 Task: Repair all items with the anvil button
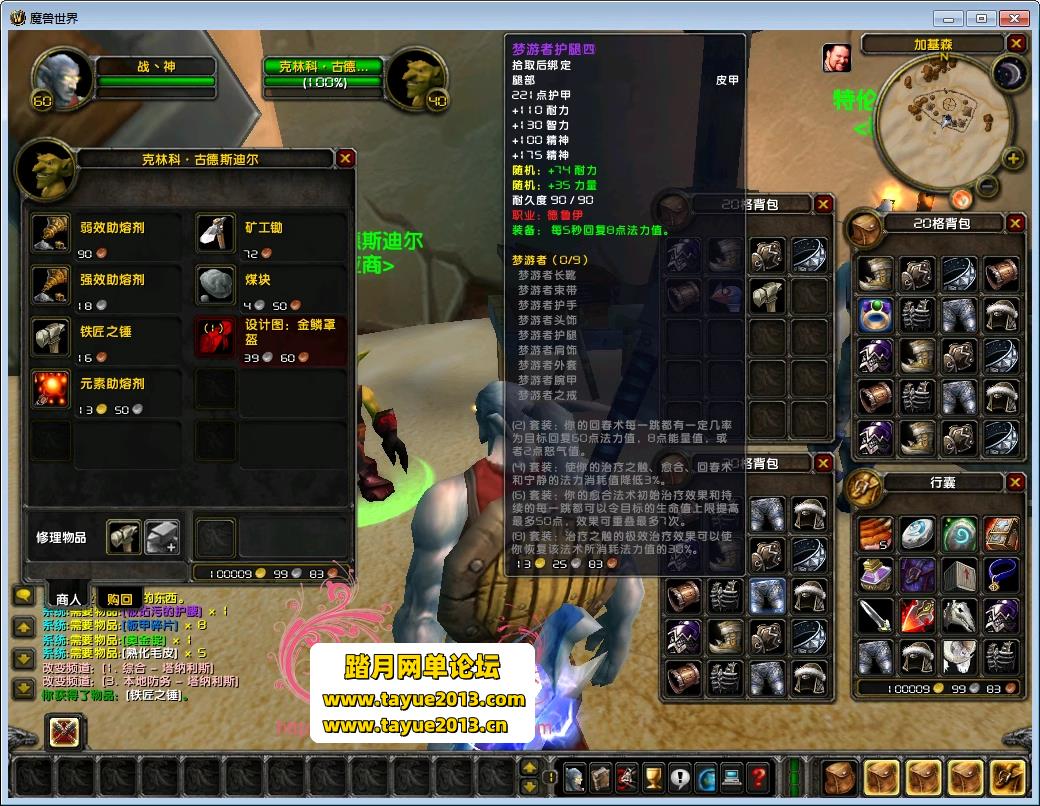pos(161,537)
